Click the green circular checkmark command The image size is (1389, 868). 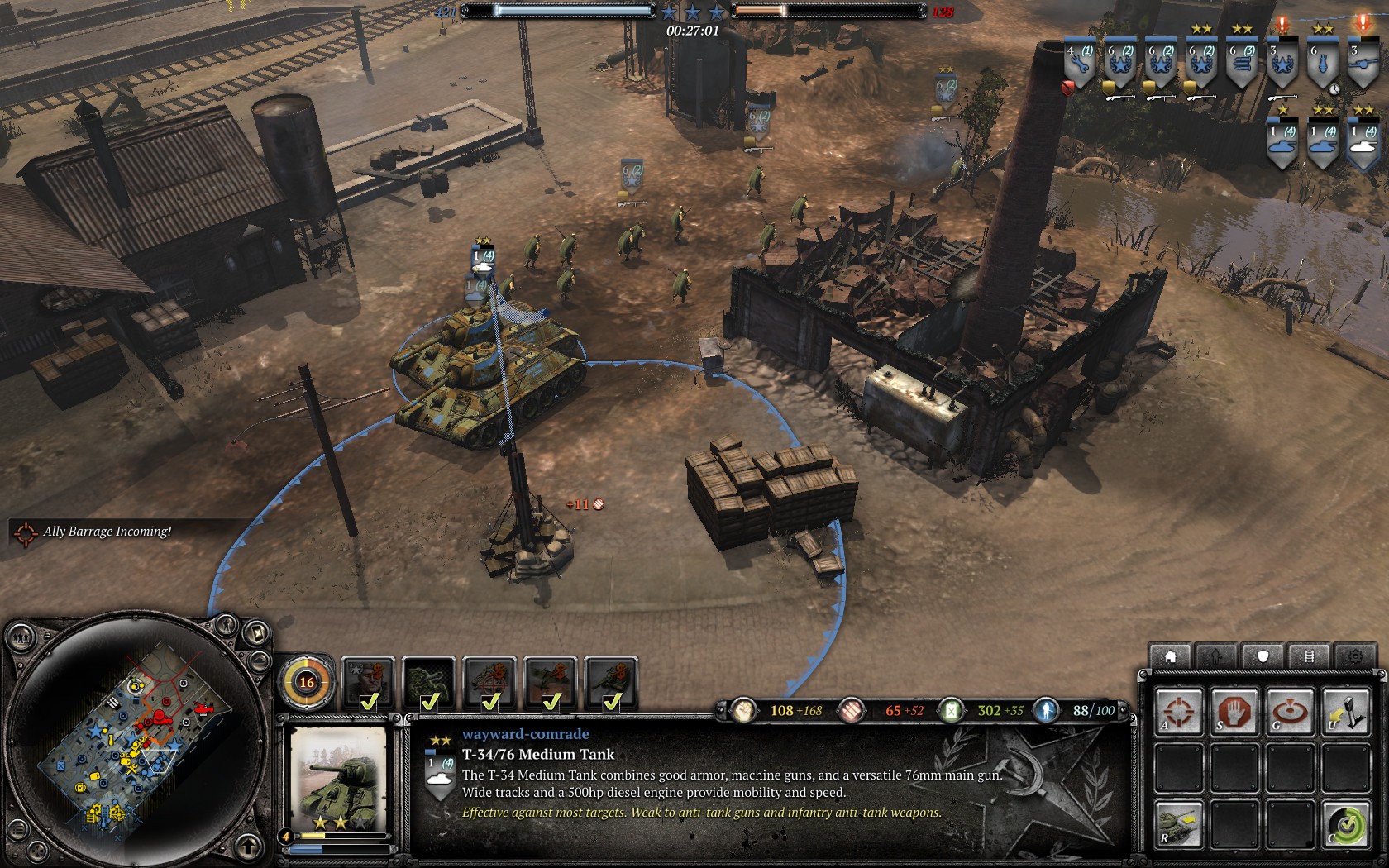coord(1345,824)
